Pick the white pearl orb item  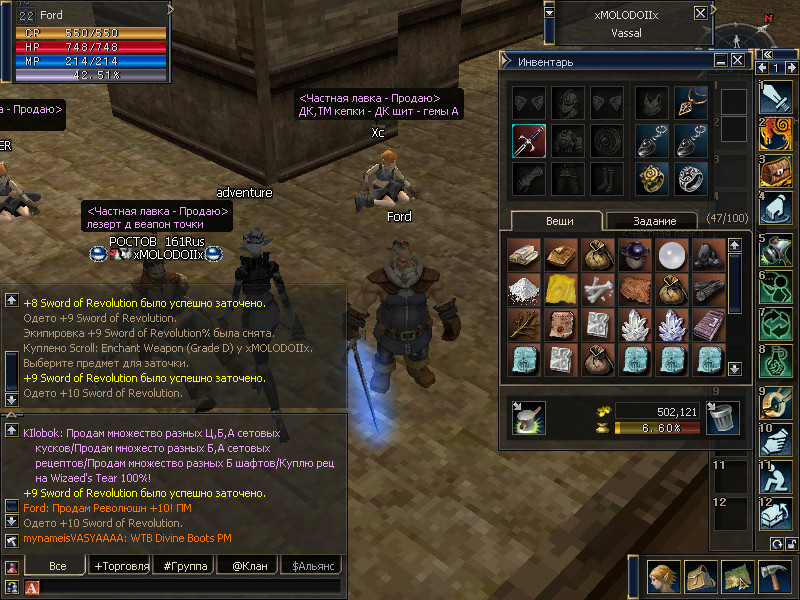(x=670, y=255)
